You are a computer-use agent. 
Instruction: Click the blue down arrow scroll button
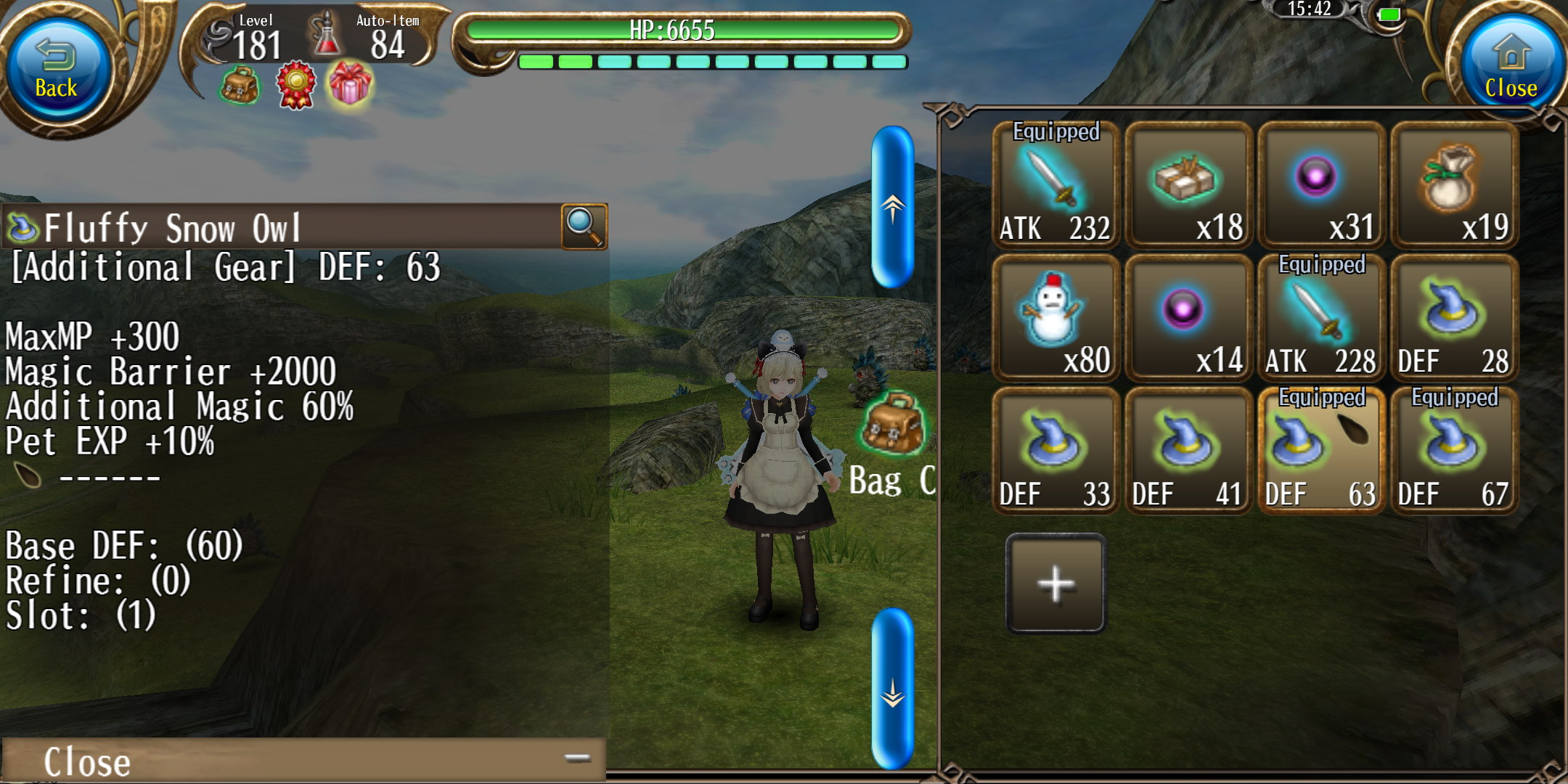pyautogui.click(x=893, y=688)
